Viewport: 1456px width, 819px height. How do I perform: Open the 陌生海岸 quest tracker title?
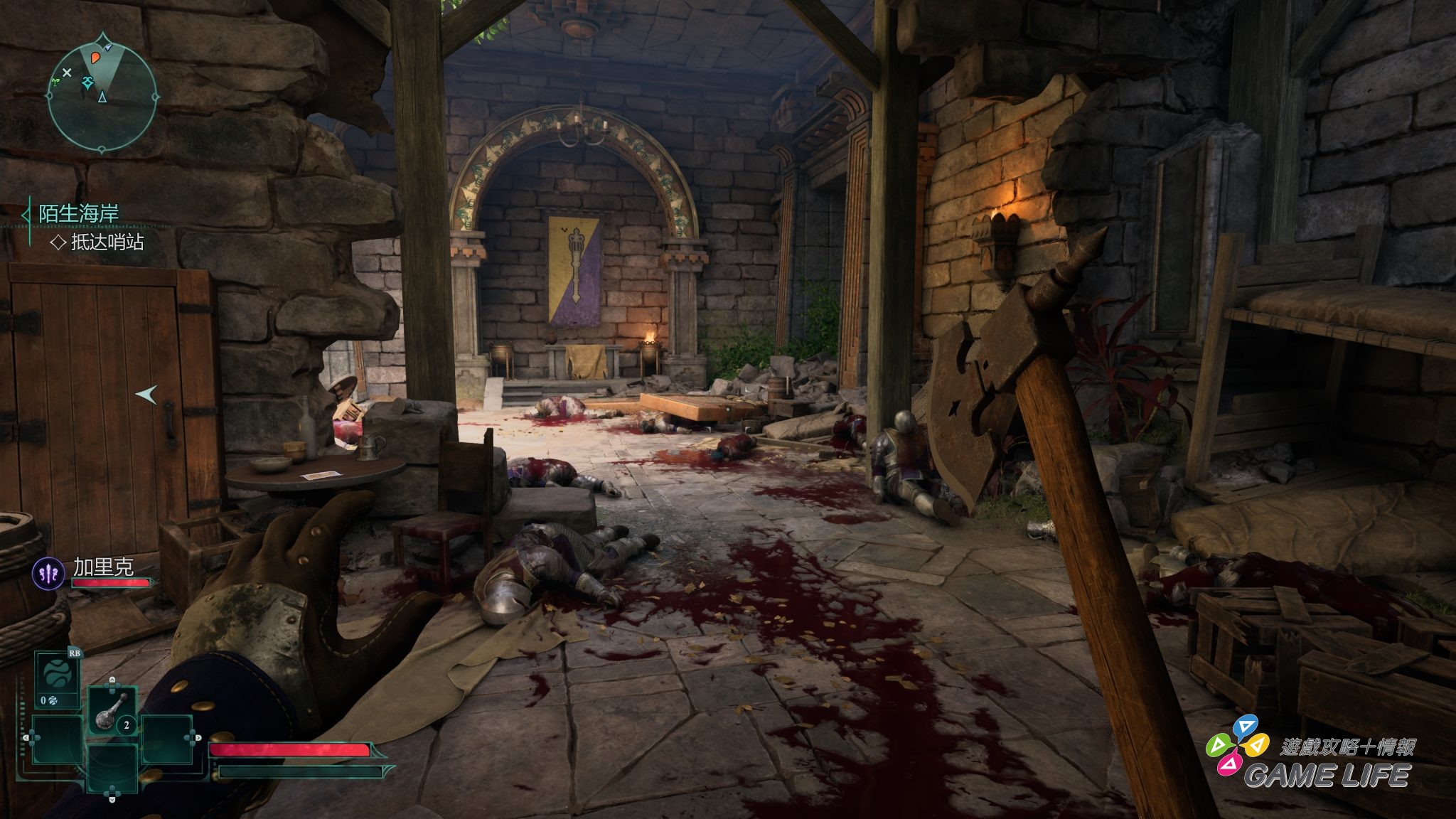[x=78, y=213]
